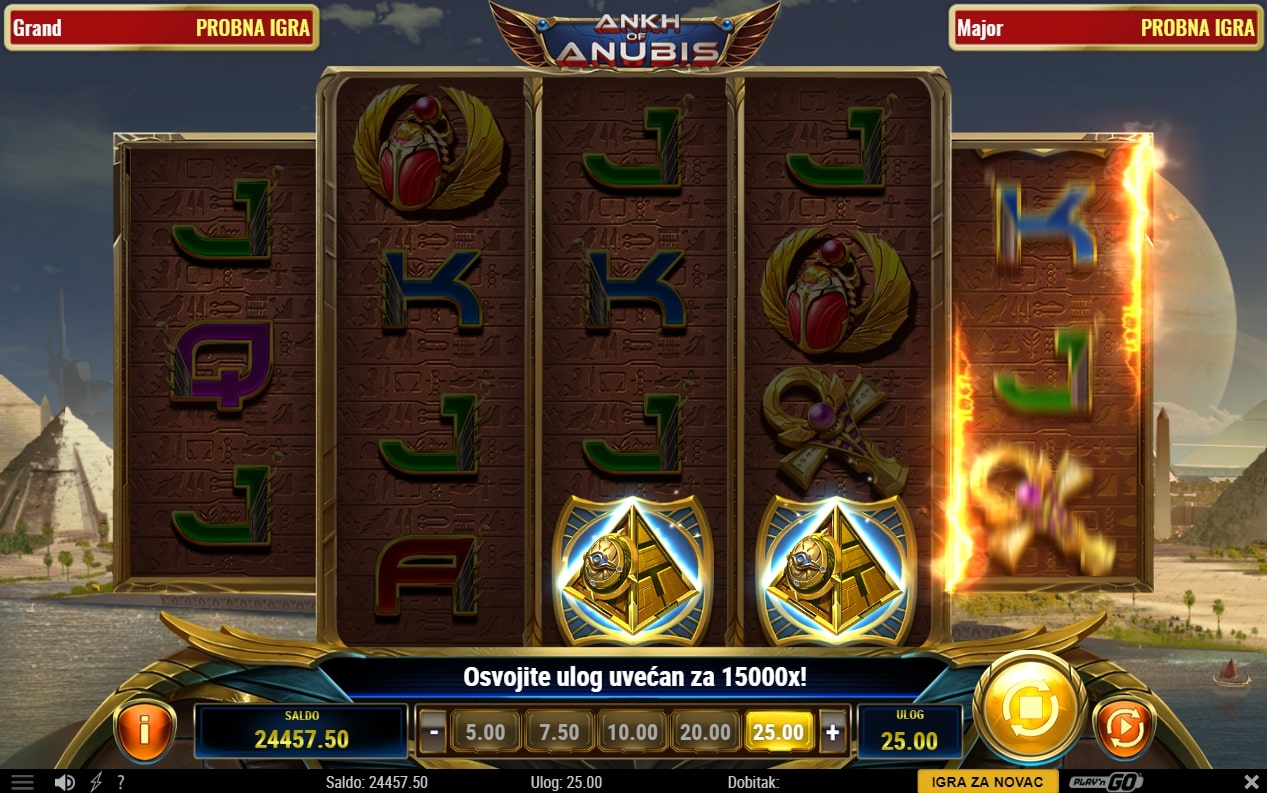Select the 5.00 bet amount
1267x793 pixels.
[485, 732]
